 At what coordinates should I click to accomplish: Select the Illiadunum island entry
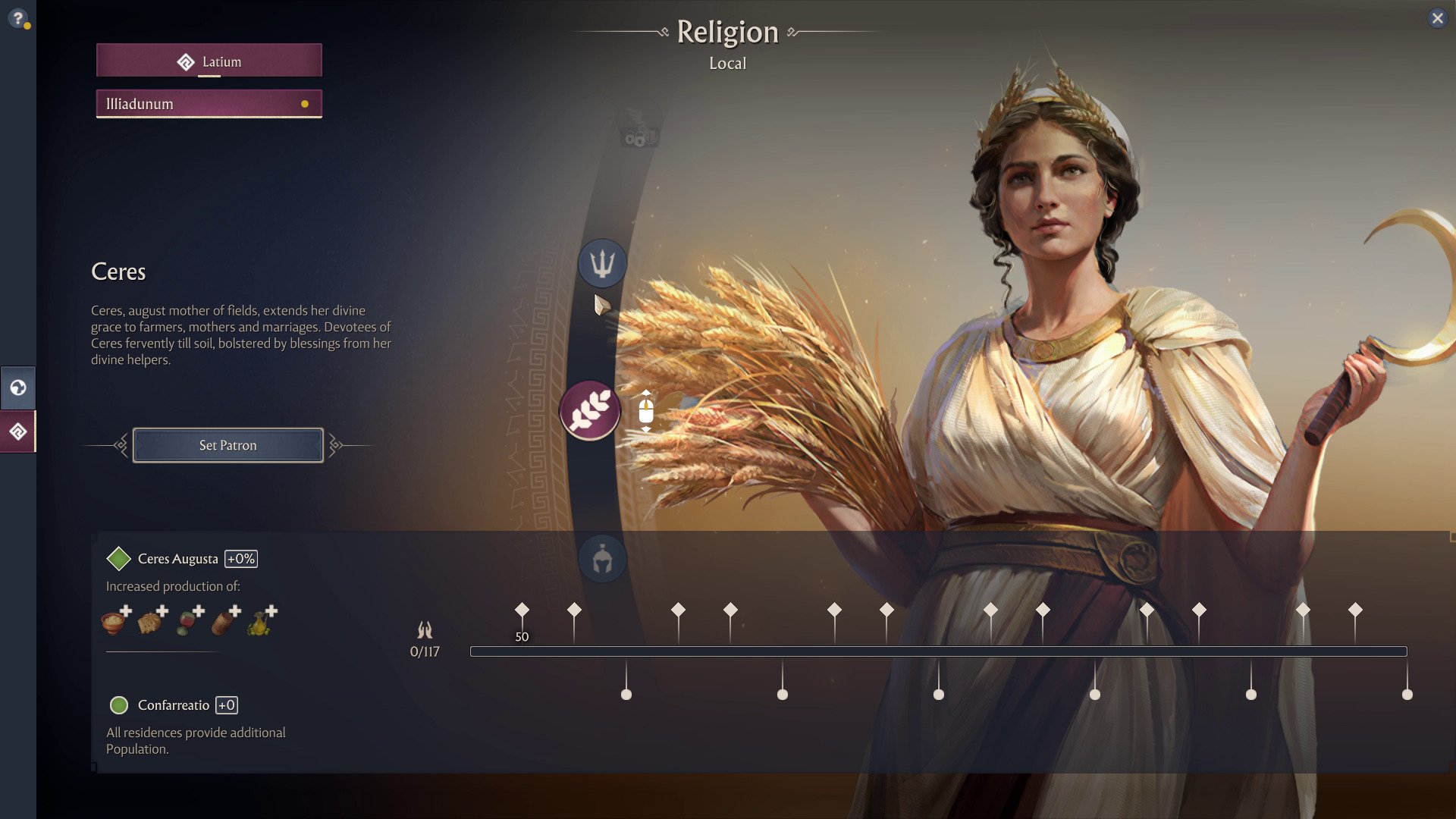(209, 104)
